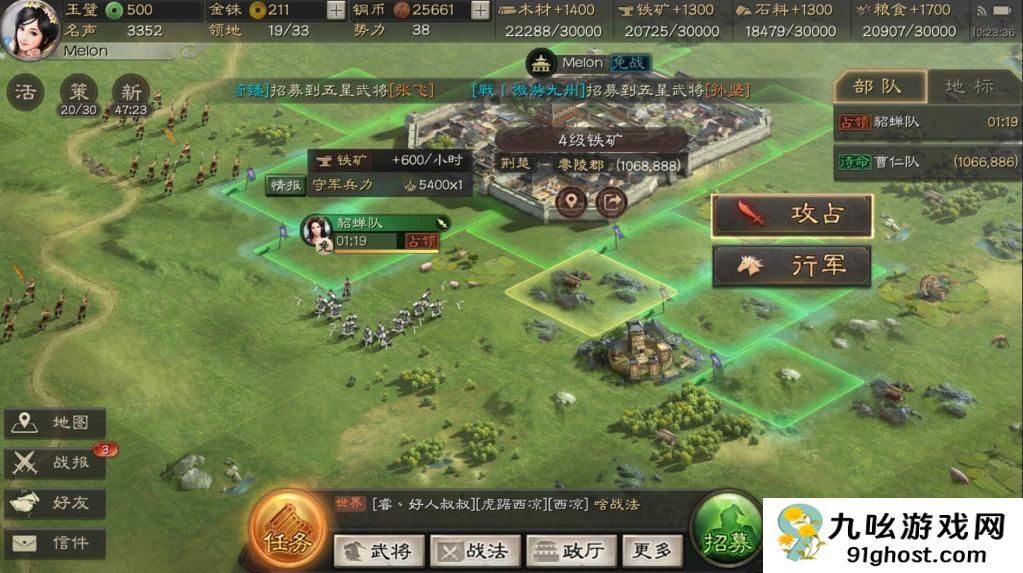View 情报 intel for the iron mine
The height and width of the screenshot is (573, 1023).
[284, 185]
